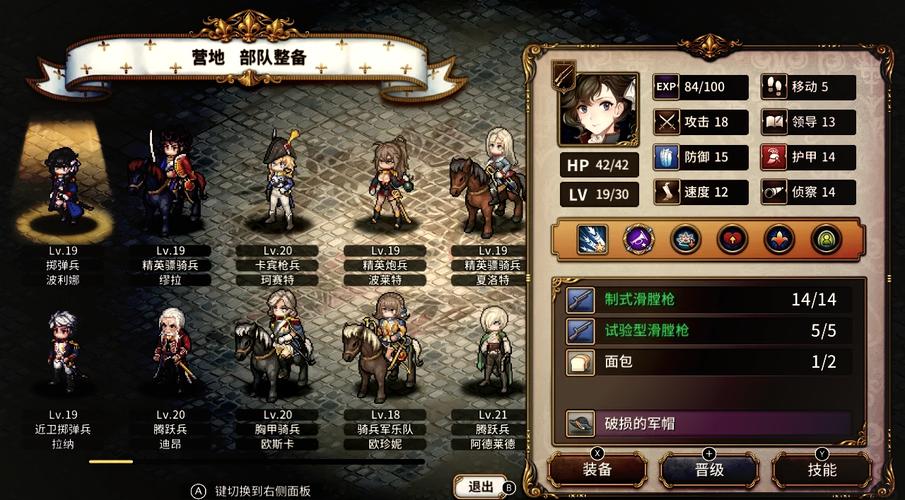Click the 退出 exit button
Image resolution: width=905 pixels, height=500 pixels.
tap(481, 487)
